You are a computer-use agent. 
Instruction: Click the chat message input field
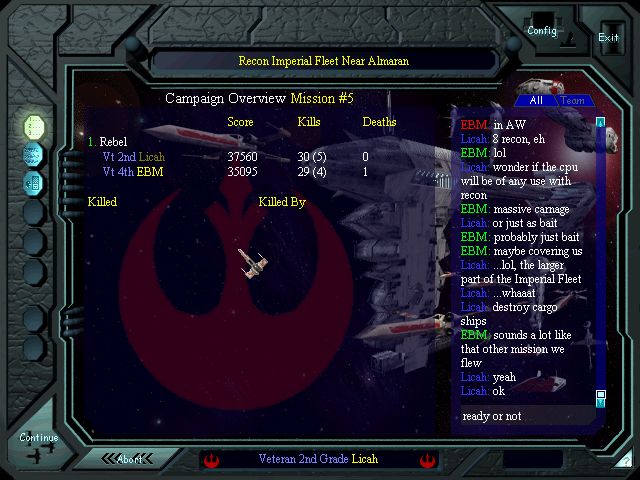[525, 416]
